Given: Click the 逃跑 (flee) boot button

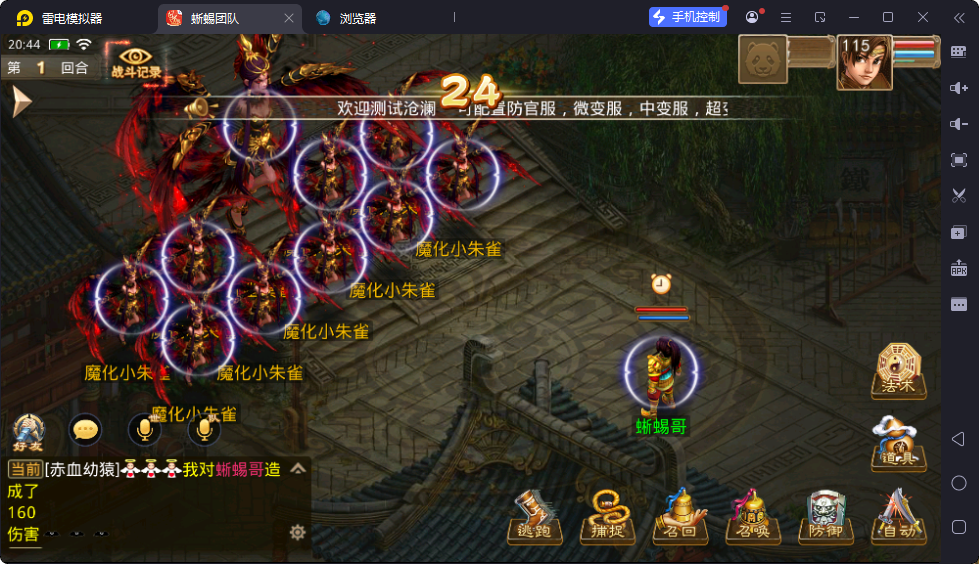Looking at the screenshot, I should [536, 517].
